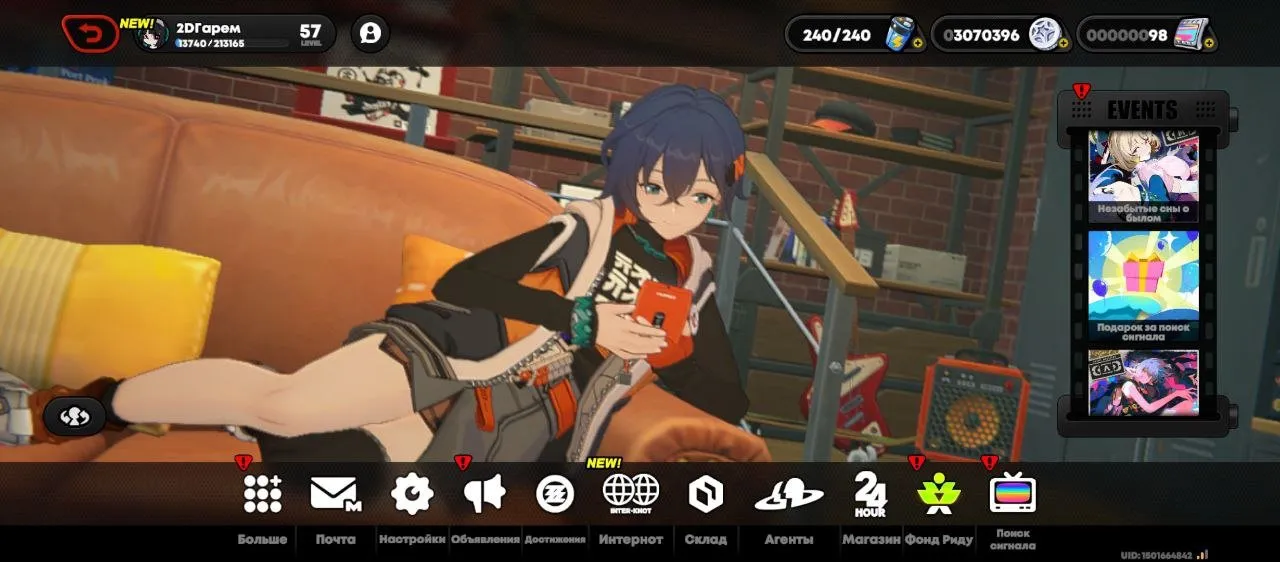Add Dennies coins with the plus button
The width and height of the screenshot is (1280, 562).
(1063, 44)
